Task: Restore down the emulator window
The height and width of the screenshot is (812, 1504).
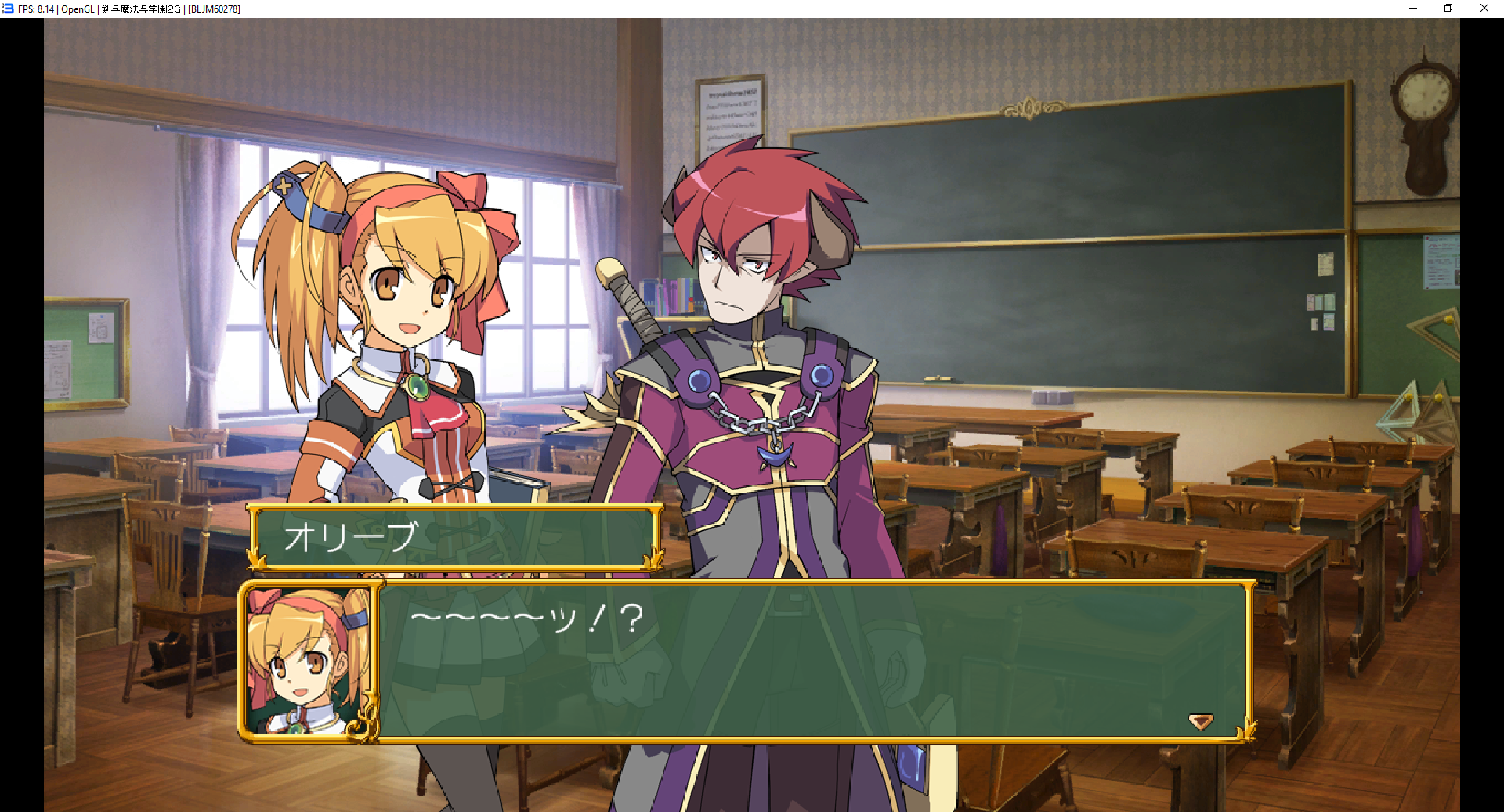Action: 1448,9
